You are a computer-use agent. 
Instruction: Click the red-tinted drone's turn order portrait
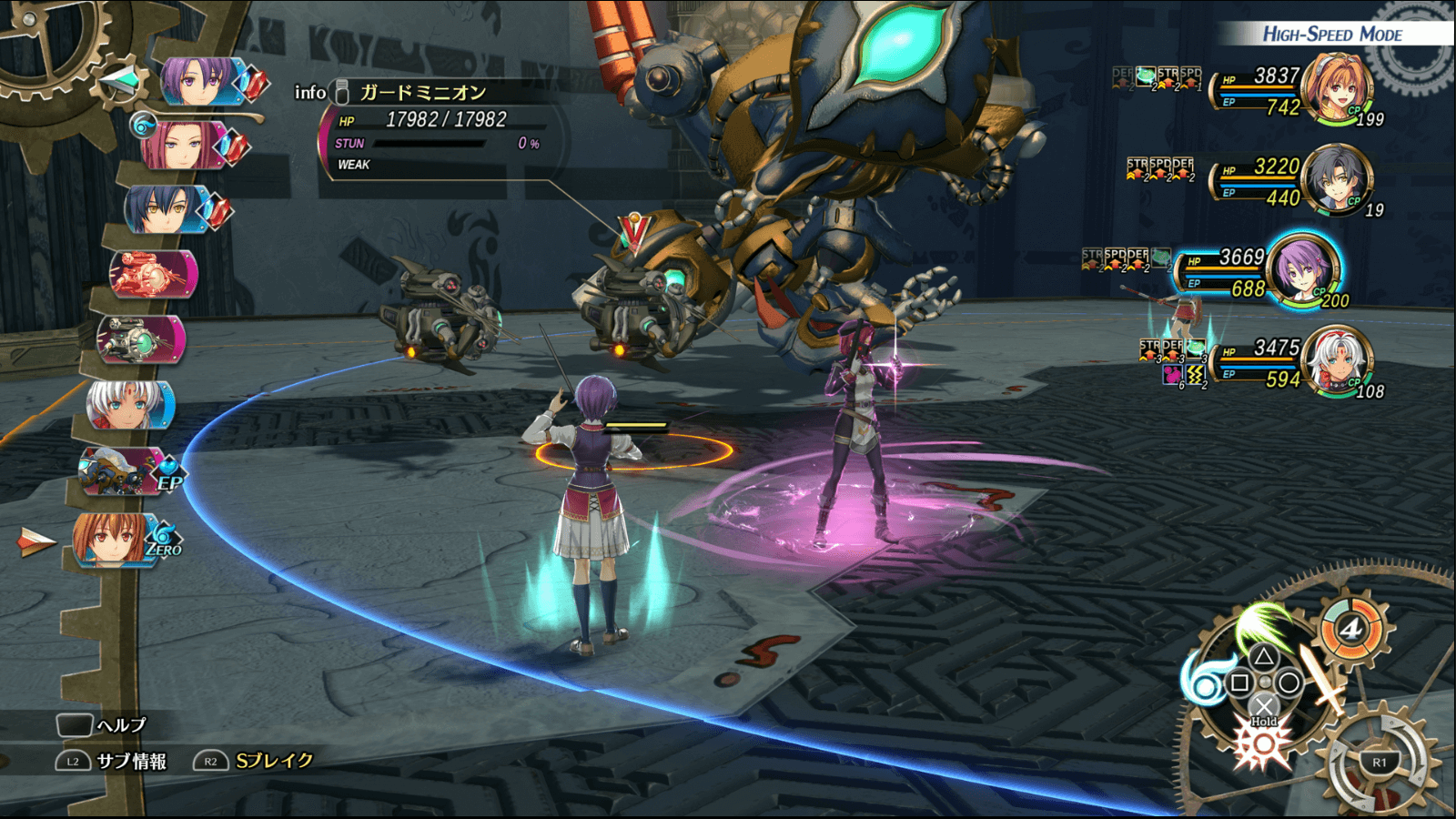pos(152,274)
